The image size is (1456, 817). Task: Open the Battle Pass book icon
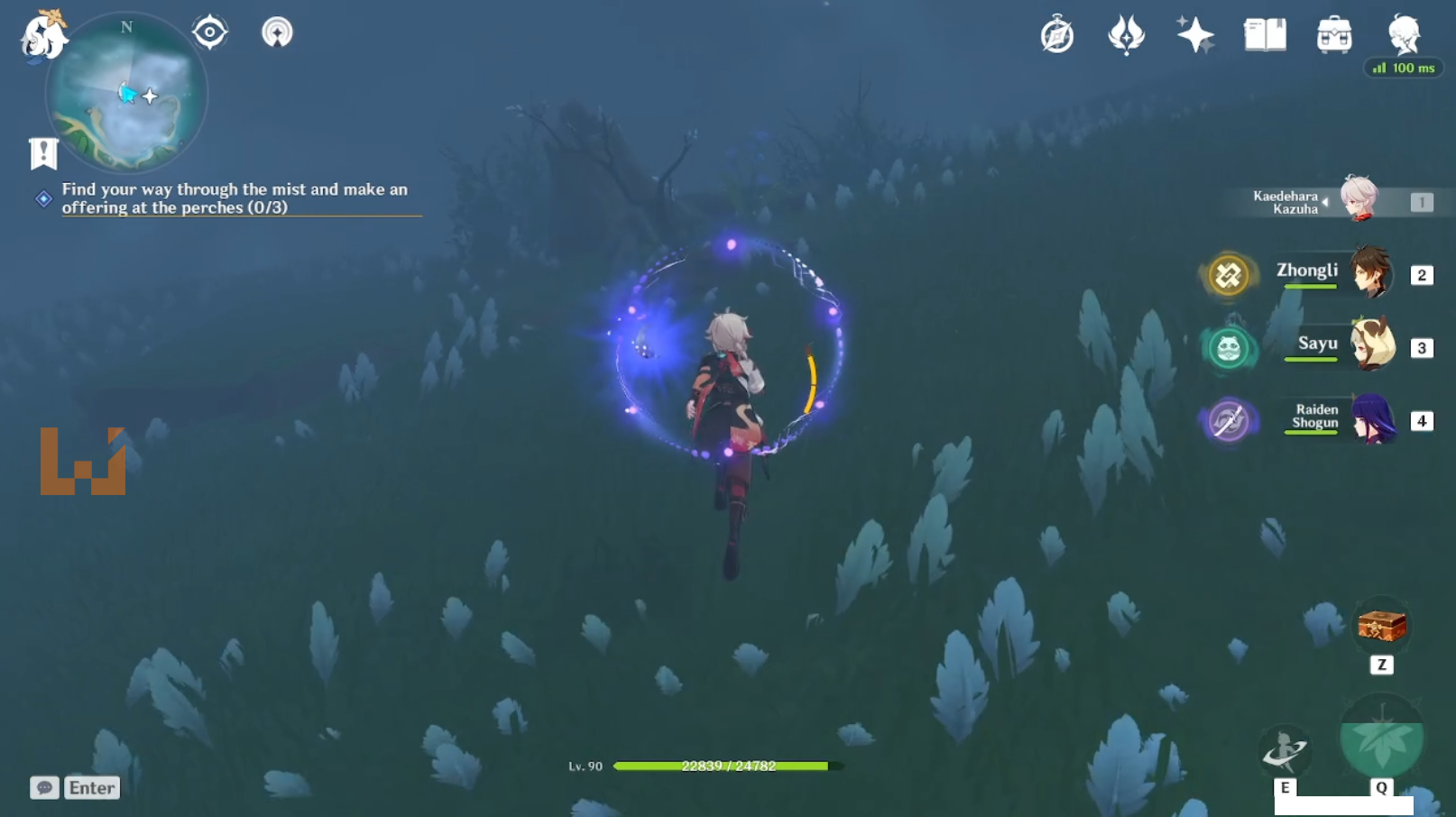tap(1265, 35)
